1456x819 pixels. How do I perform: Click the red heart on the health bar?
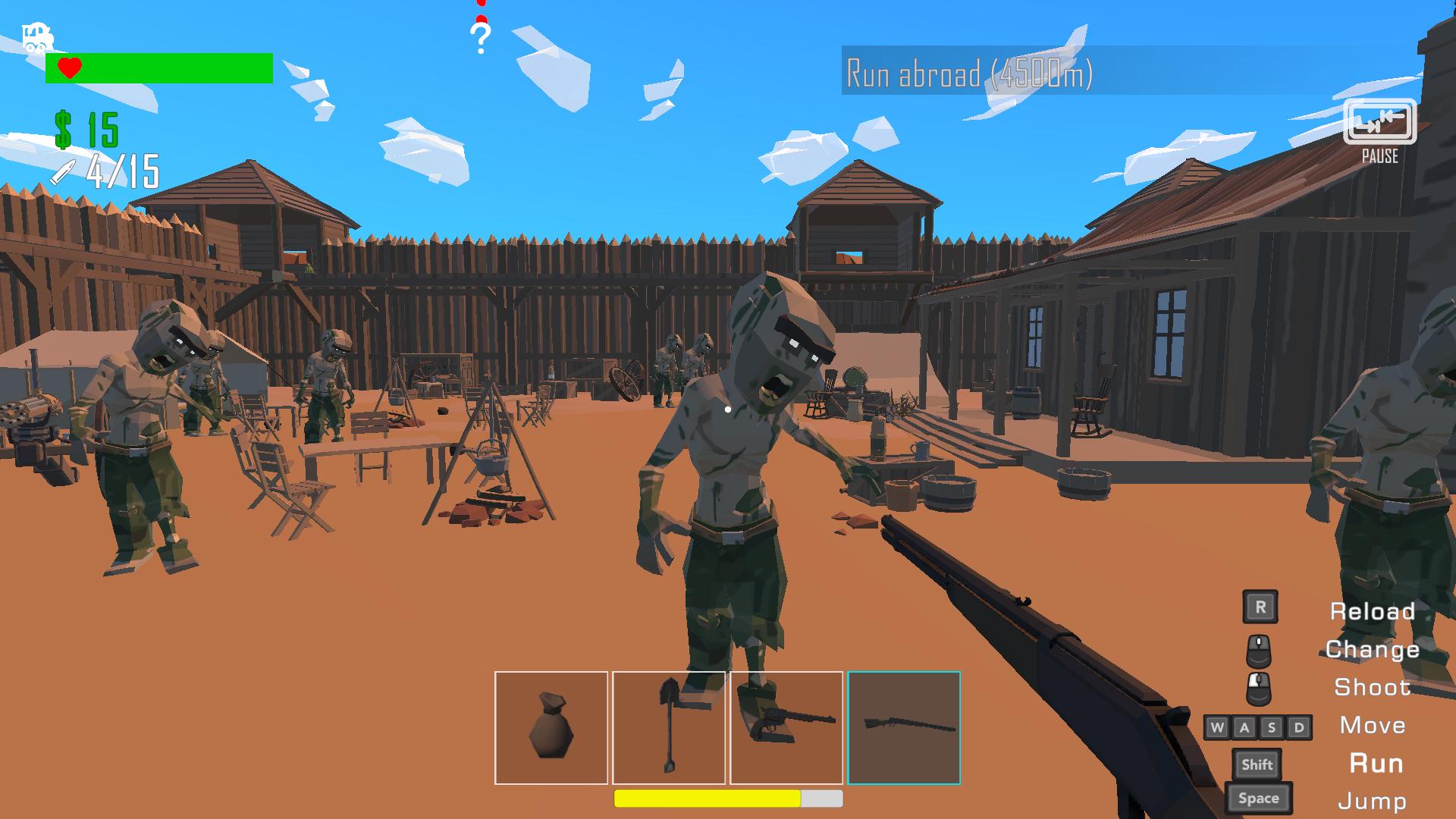tap(68, 68)
